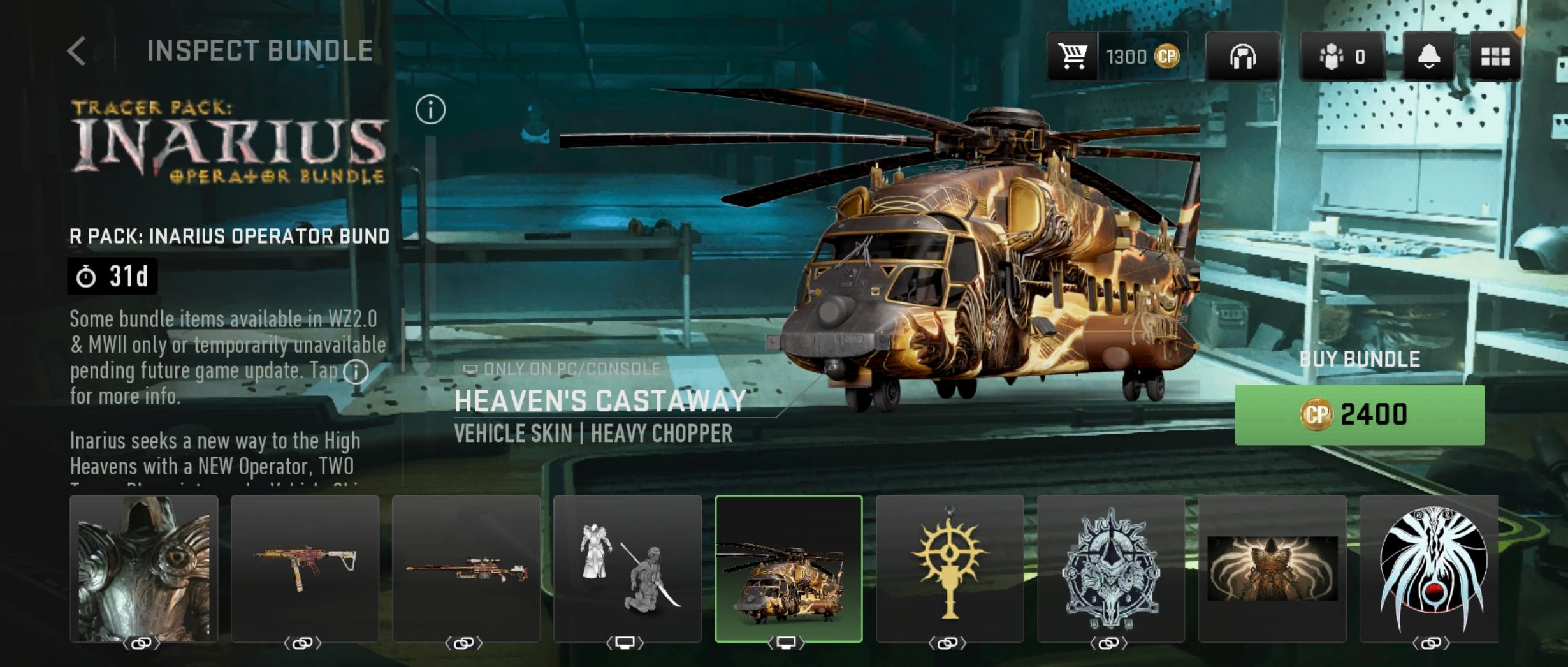Open the grid menu

[x=1495, y=57]
